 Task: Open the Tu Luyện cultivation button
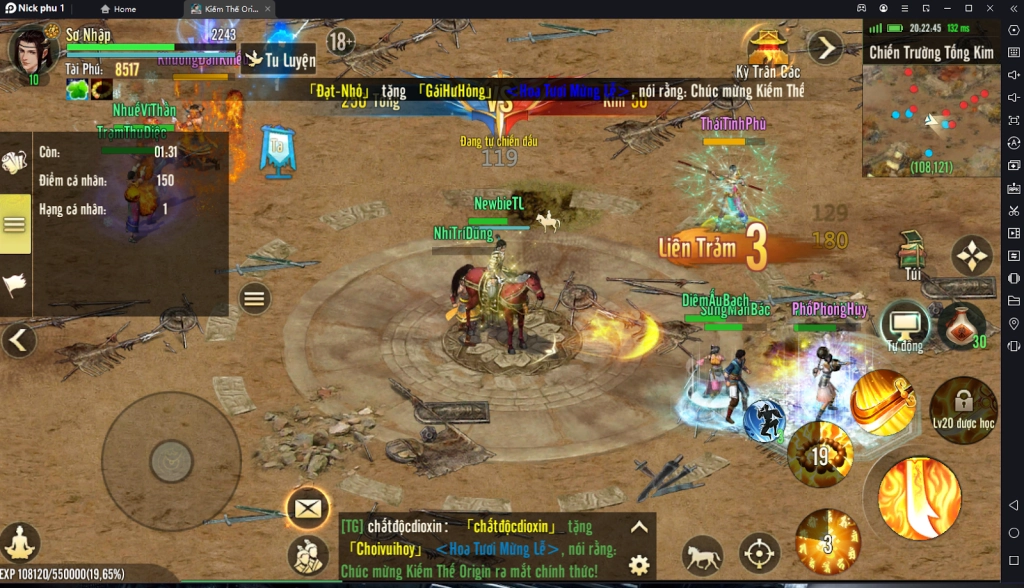click(279, 60)
